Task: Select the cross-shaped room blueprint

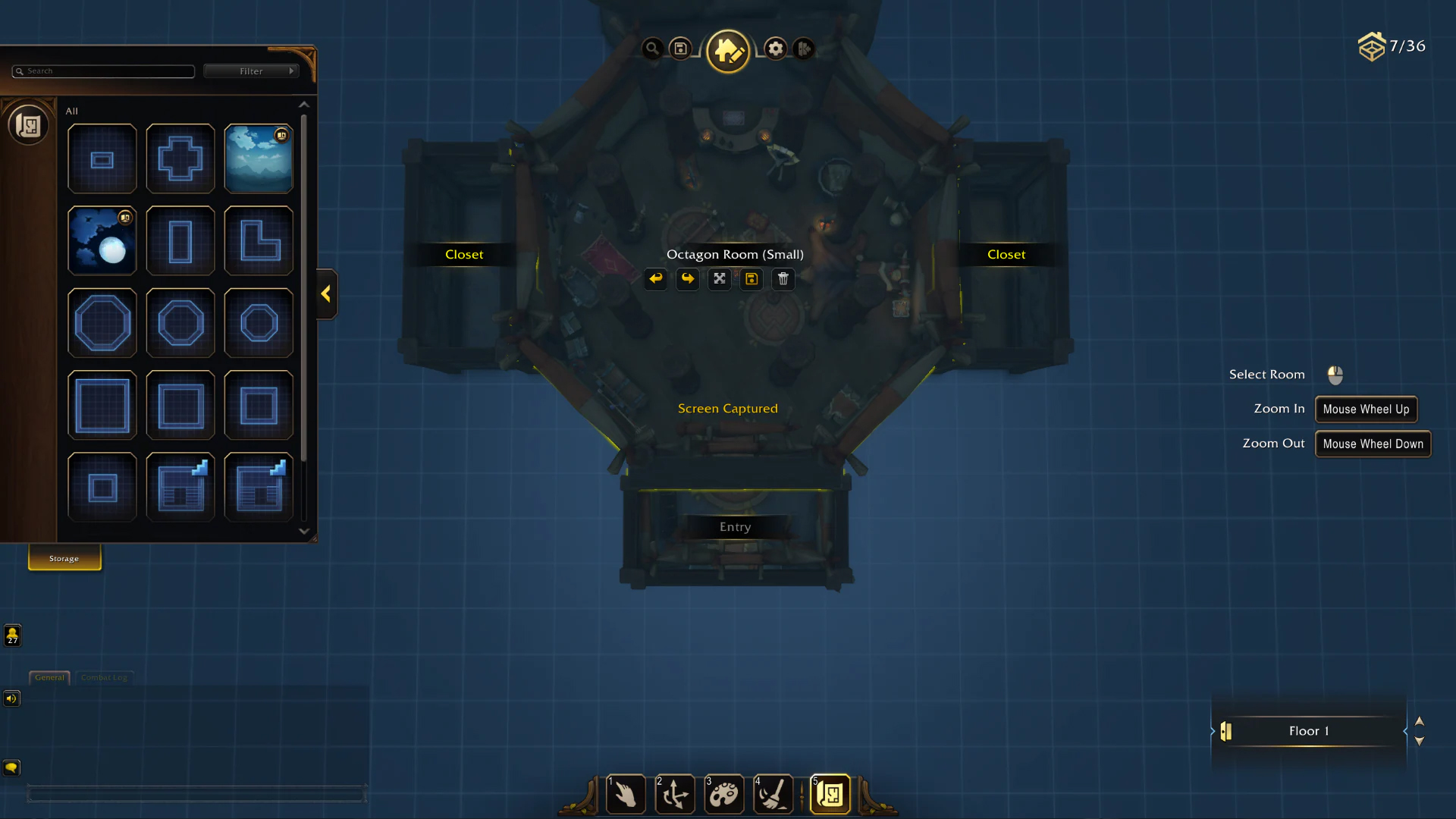Action: 180,158
